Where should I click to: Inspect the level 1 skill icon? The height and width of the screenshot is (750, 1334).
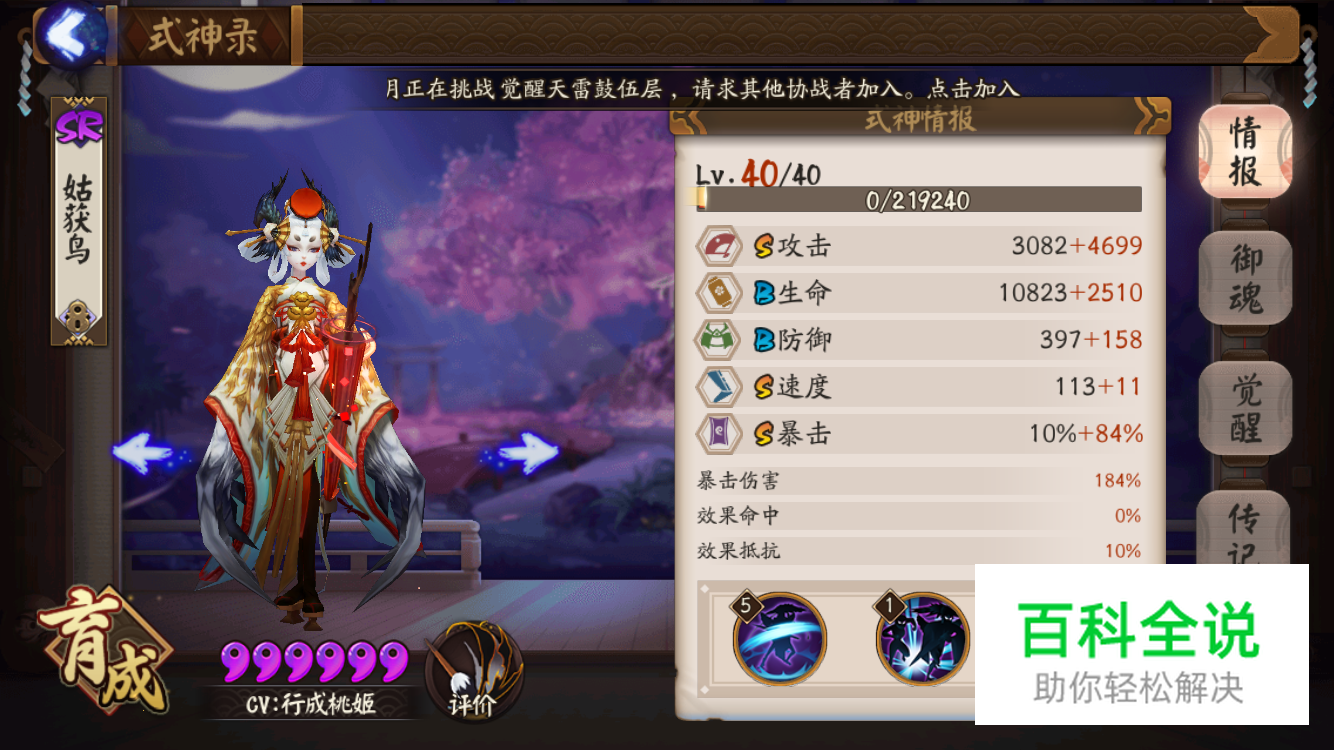[x=923, y=637]
